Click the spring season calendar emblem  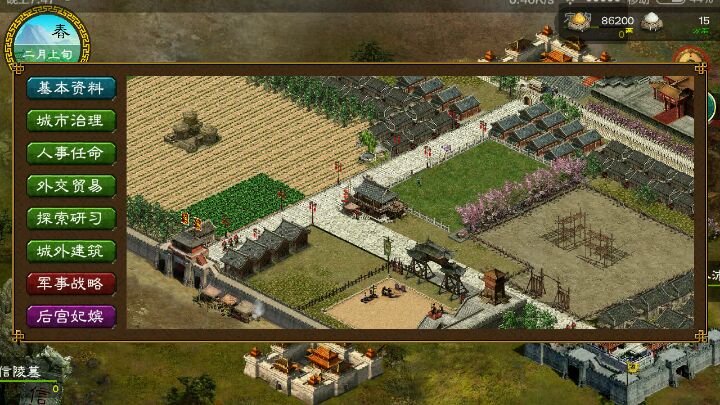51,37
